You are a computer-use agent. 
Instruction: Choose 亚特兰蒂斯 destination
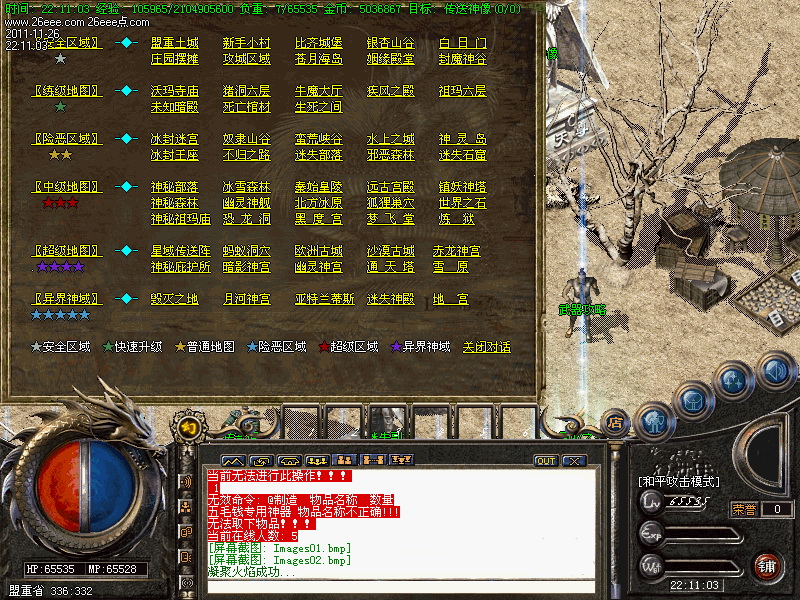pyautogui.click(x=324, y=299)
